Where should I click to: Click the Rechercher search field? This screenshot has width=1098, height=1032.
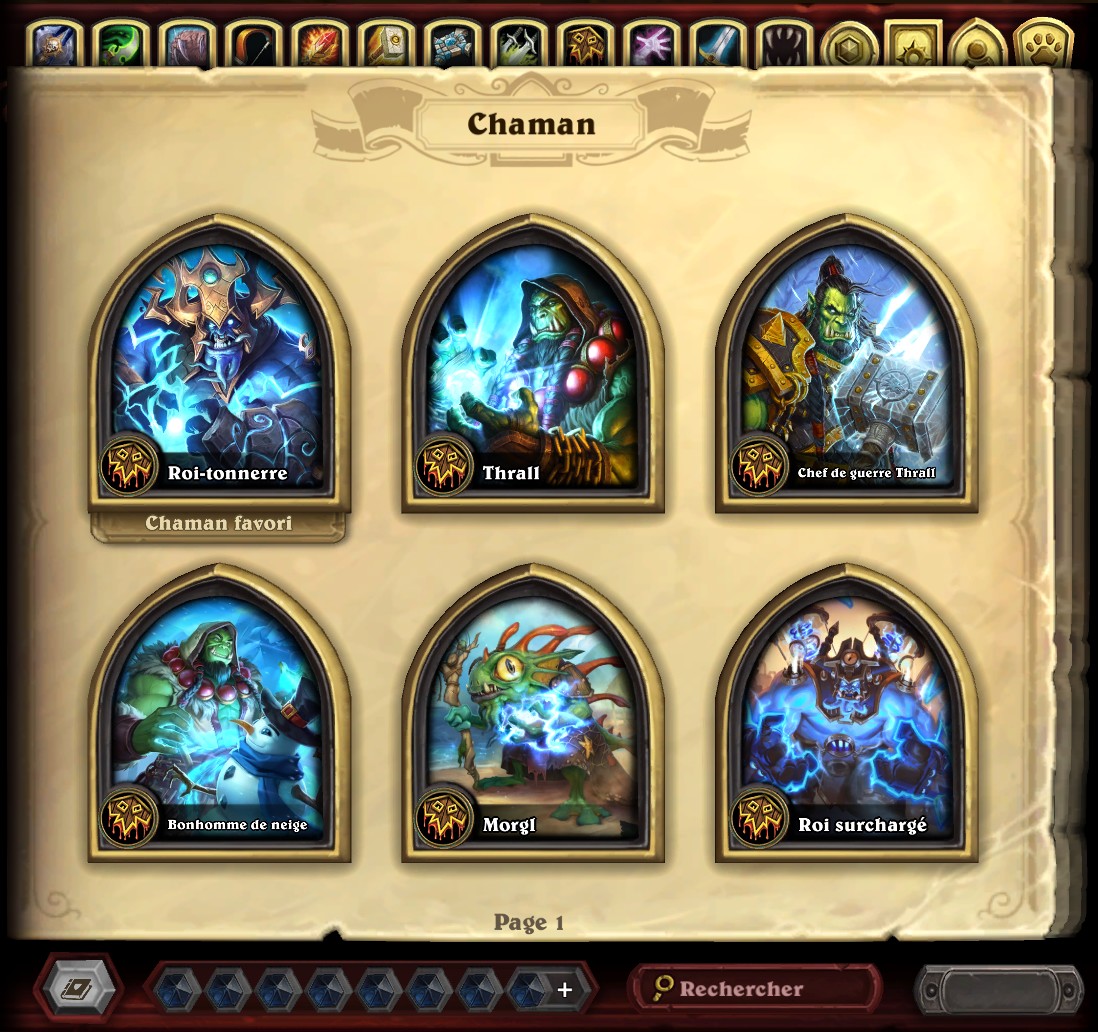[755, 989]
